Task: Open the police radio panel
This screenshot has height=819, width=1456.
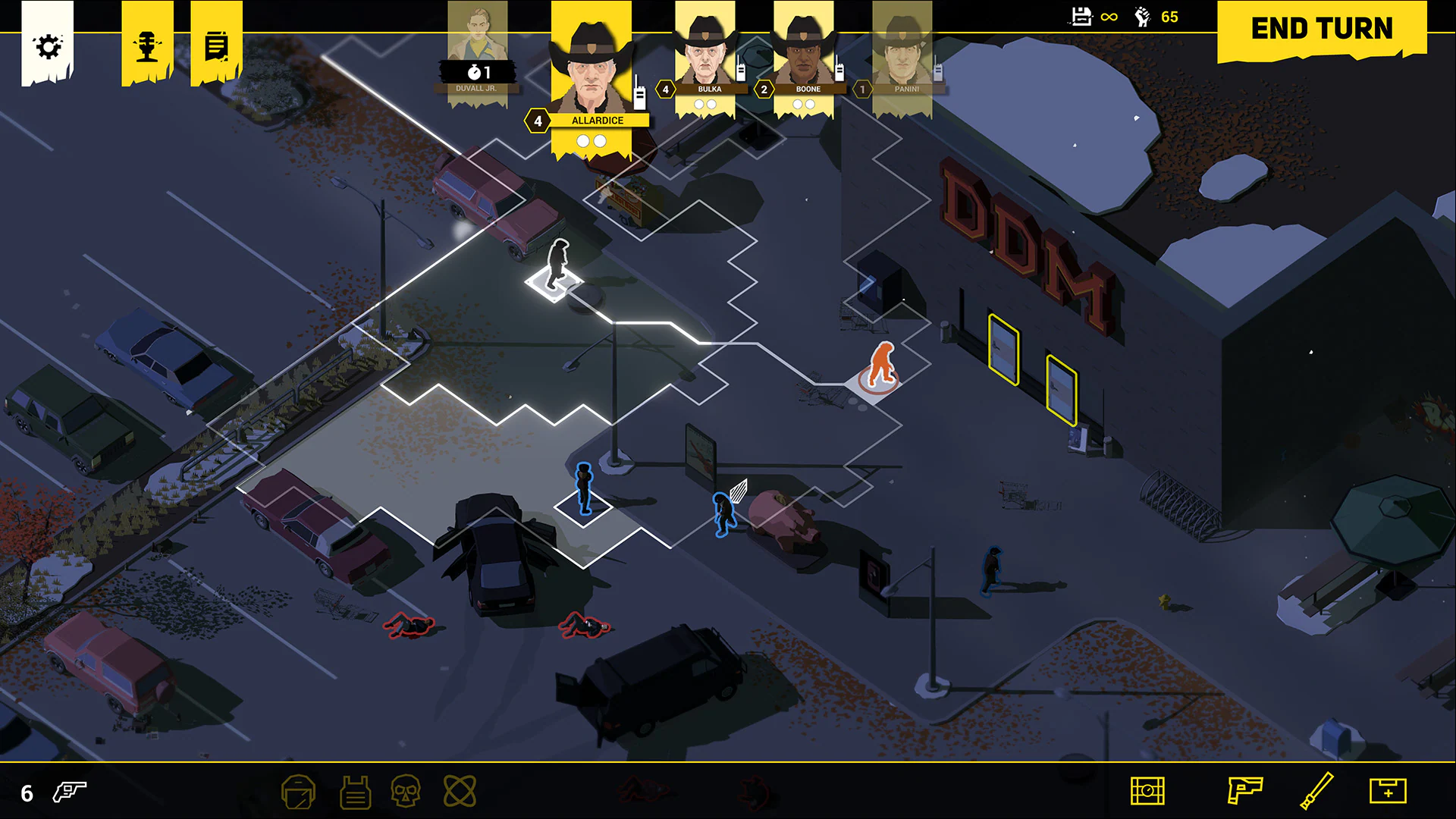Action: [146, 45]
